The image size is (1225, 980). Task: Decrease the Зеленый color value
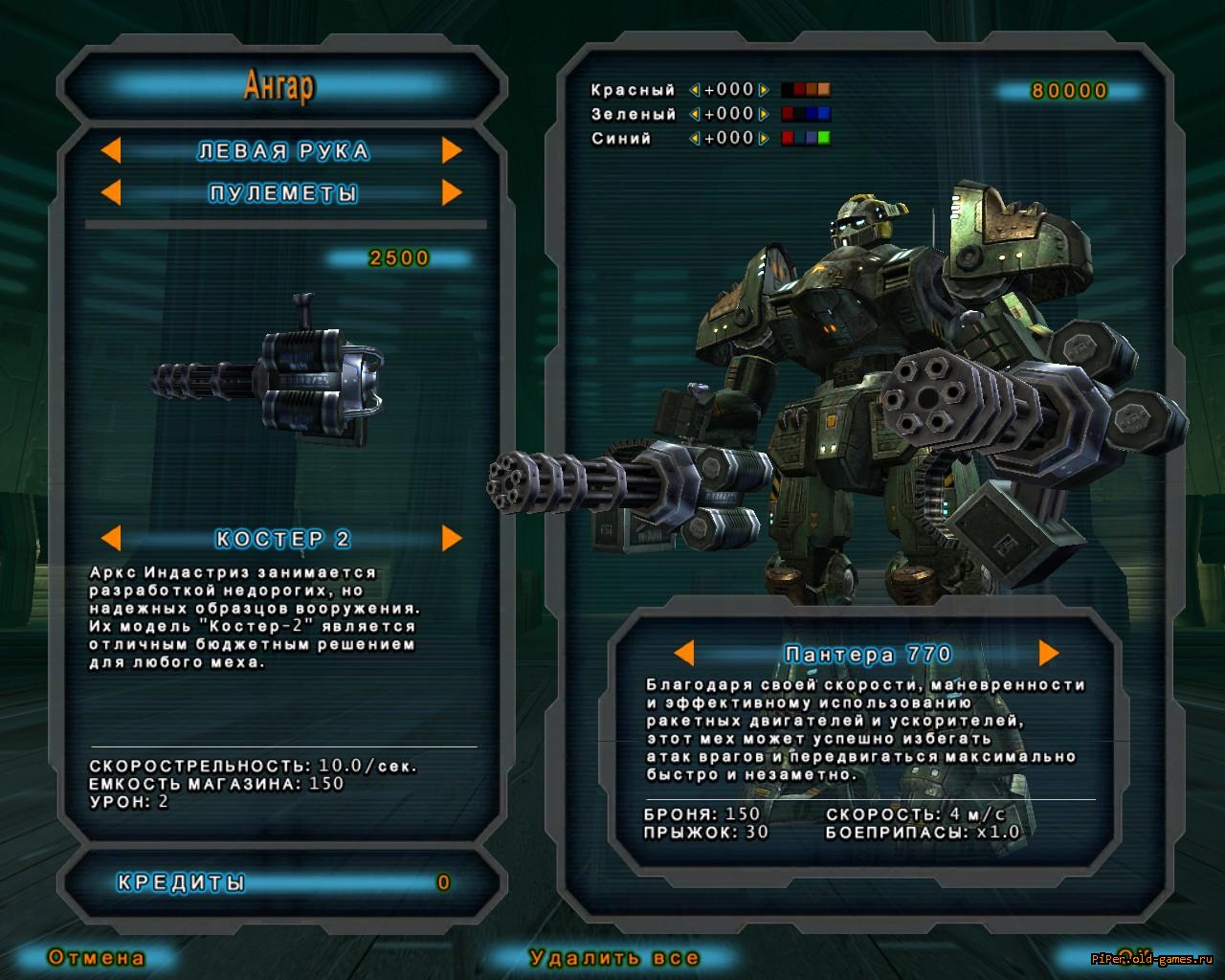click(695, 115)
